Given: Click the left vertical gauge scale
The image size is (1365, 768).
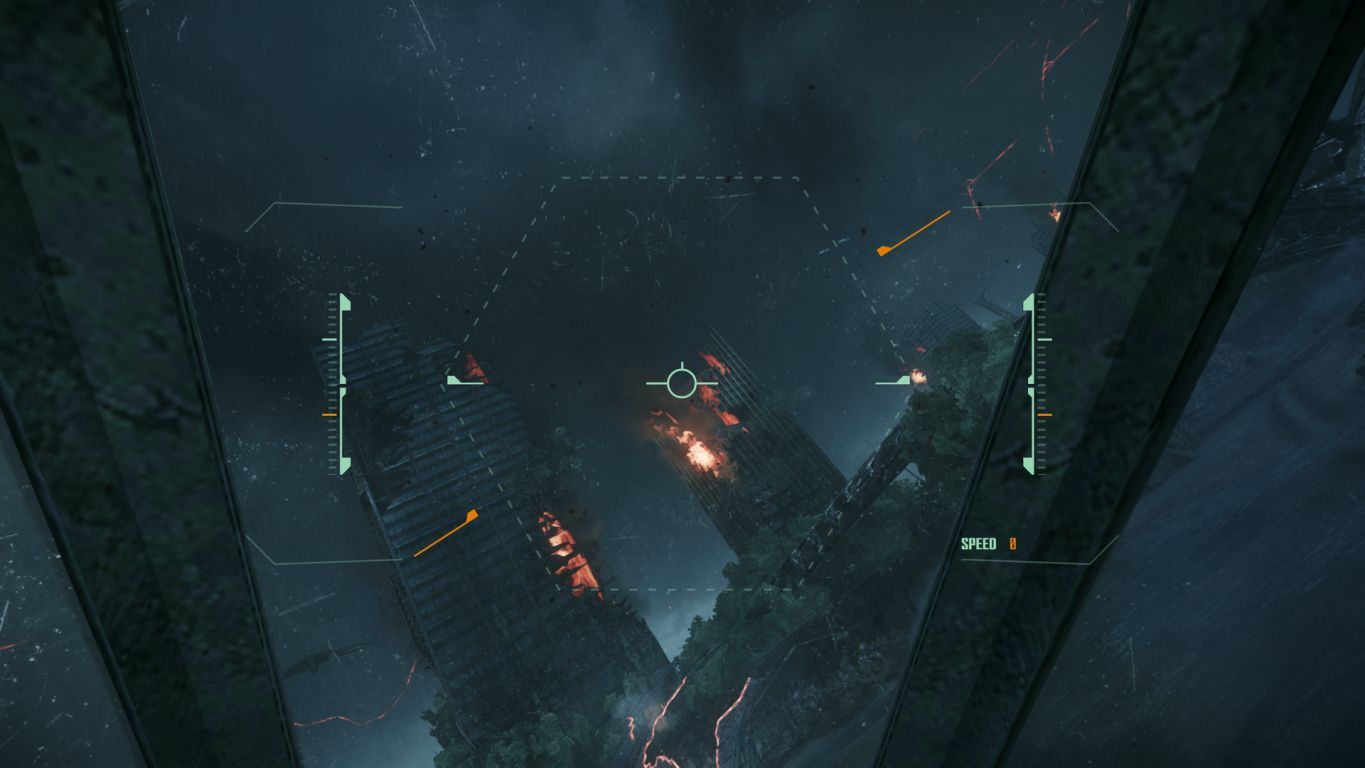Looking at the screenshot, I should (328, 380).
